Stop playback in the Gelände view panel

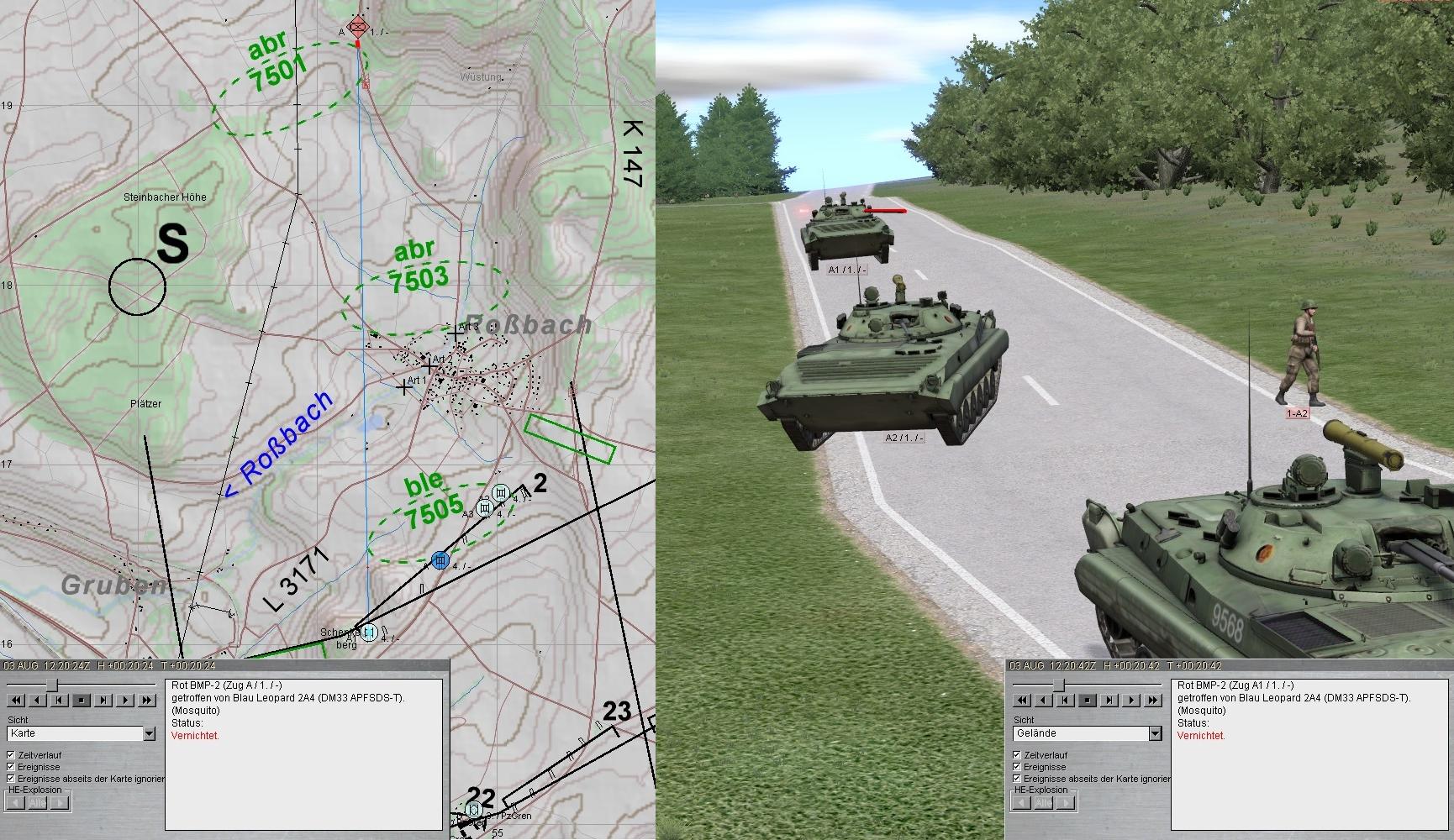pyautogui.click(x=1088, y=700)
